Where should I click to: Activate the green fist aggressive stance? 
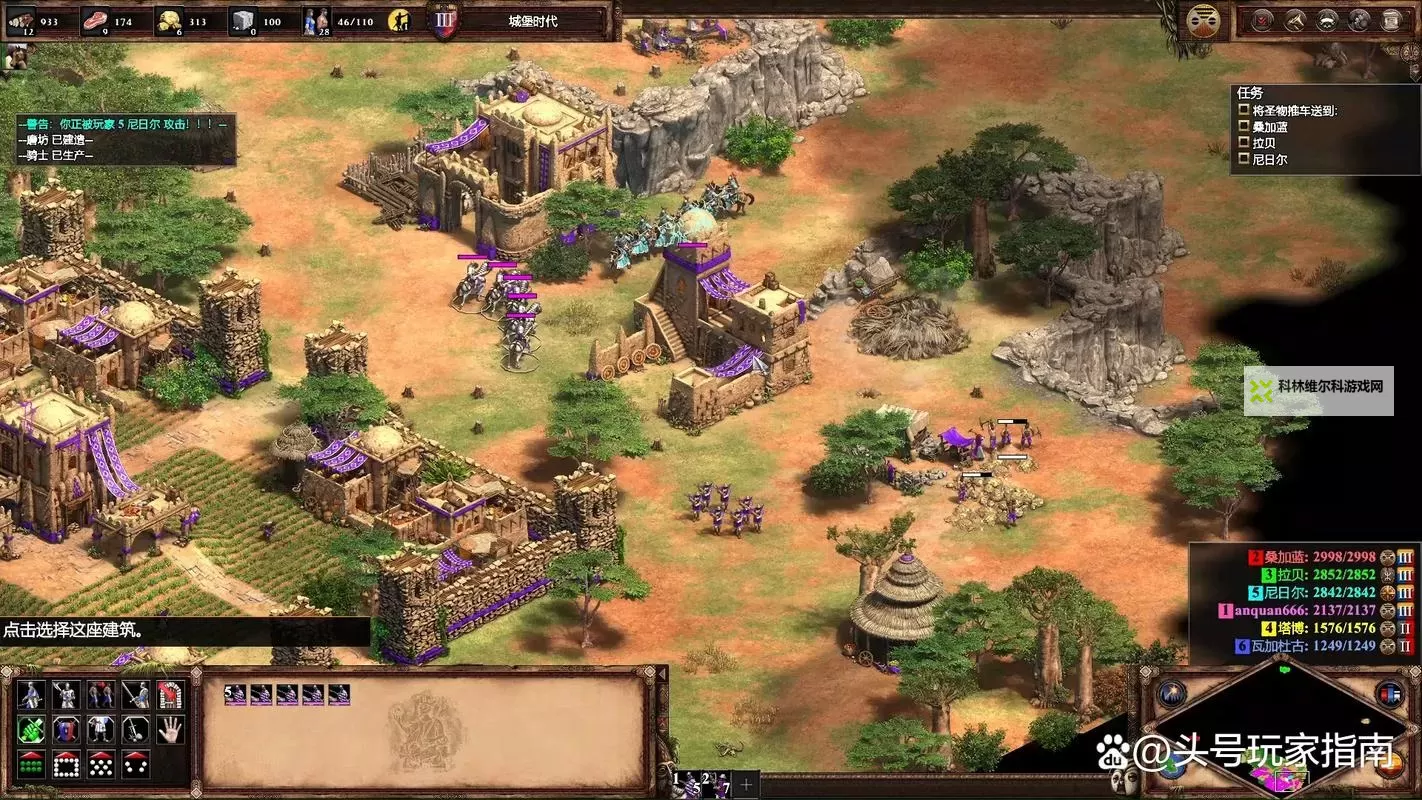click(32, 729)
